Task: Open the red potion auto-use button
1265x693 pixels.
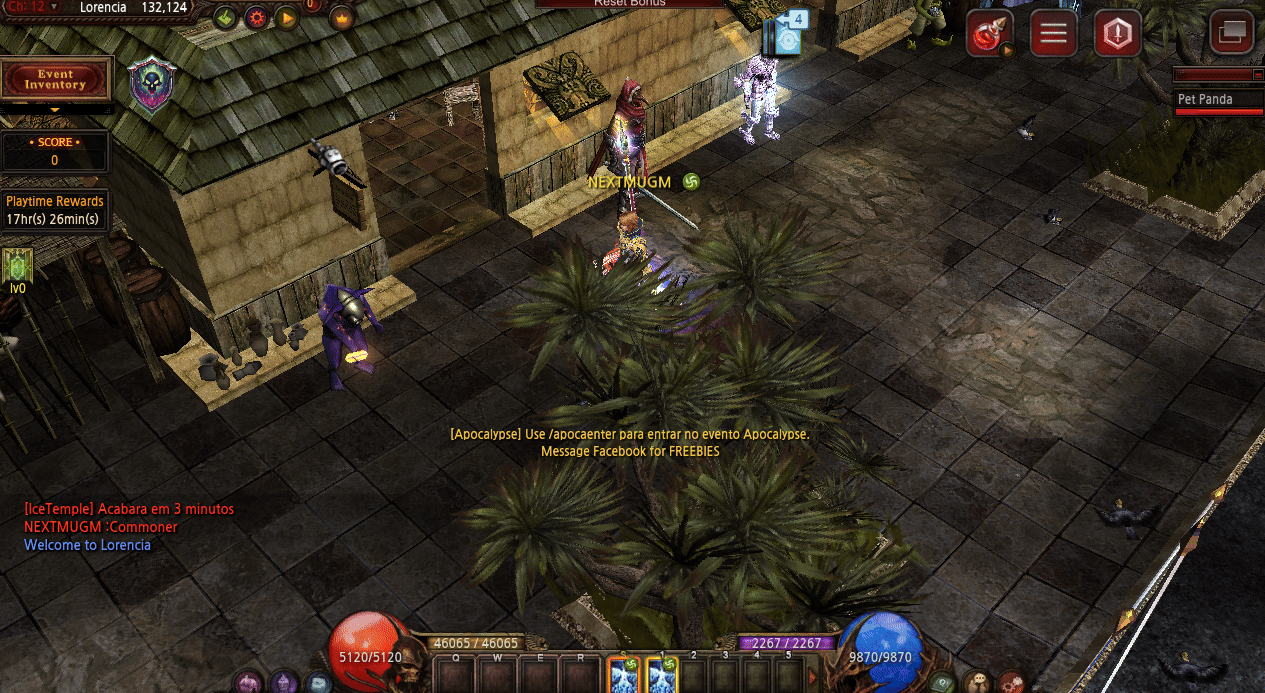Action: click(989, 35)
